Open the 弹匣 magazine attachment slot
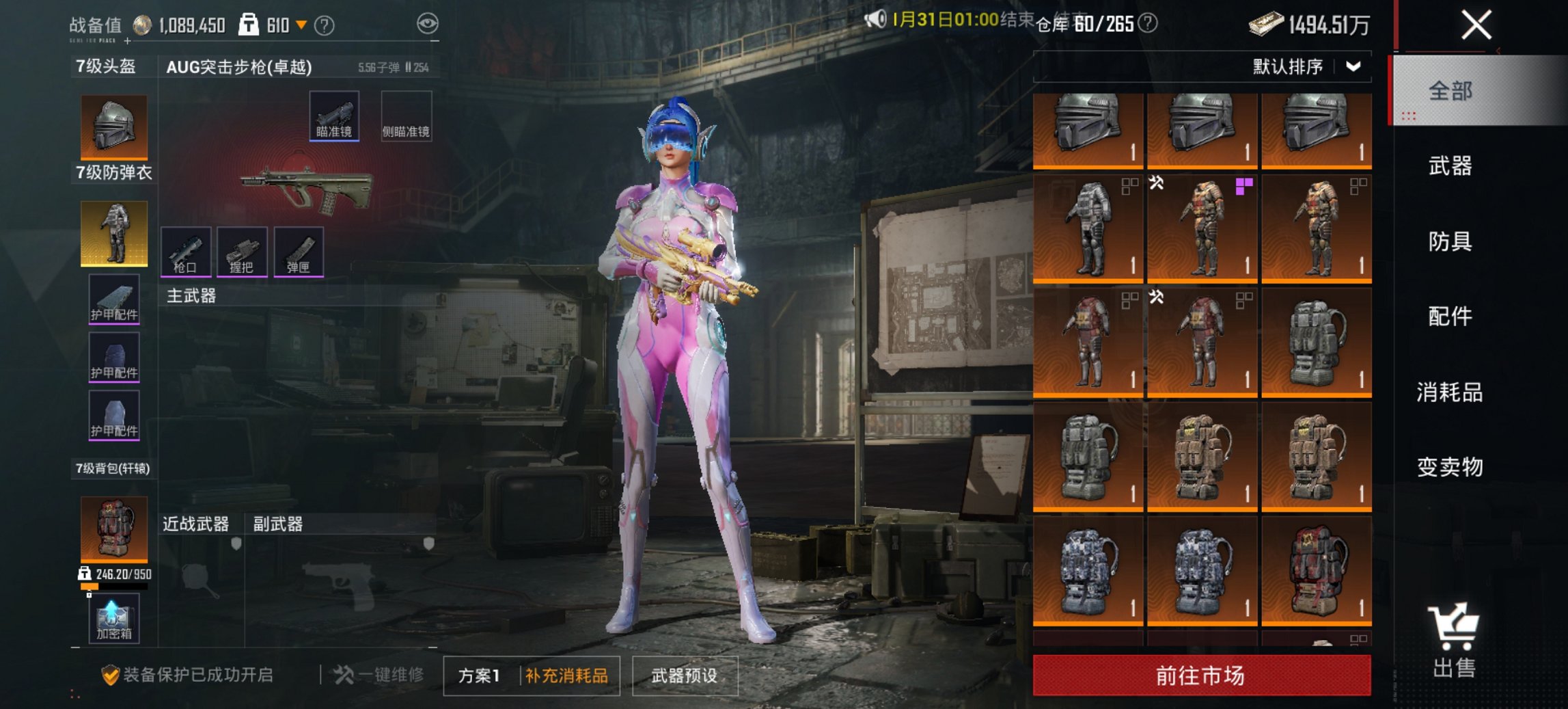The image size is (1568, 709). (300, 250)
